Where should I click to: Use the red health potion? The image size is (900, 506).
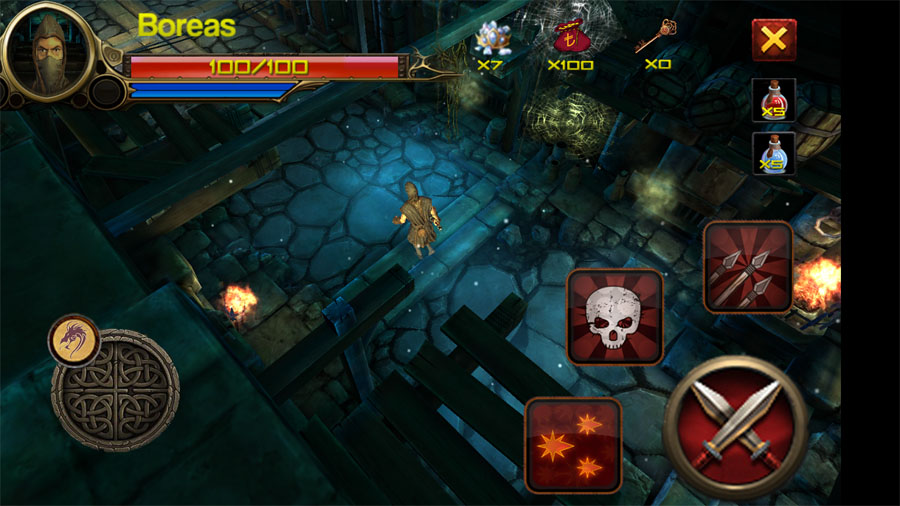click(774, 100)
